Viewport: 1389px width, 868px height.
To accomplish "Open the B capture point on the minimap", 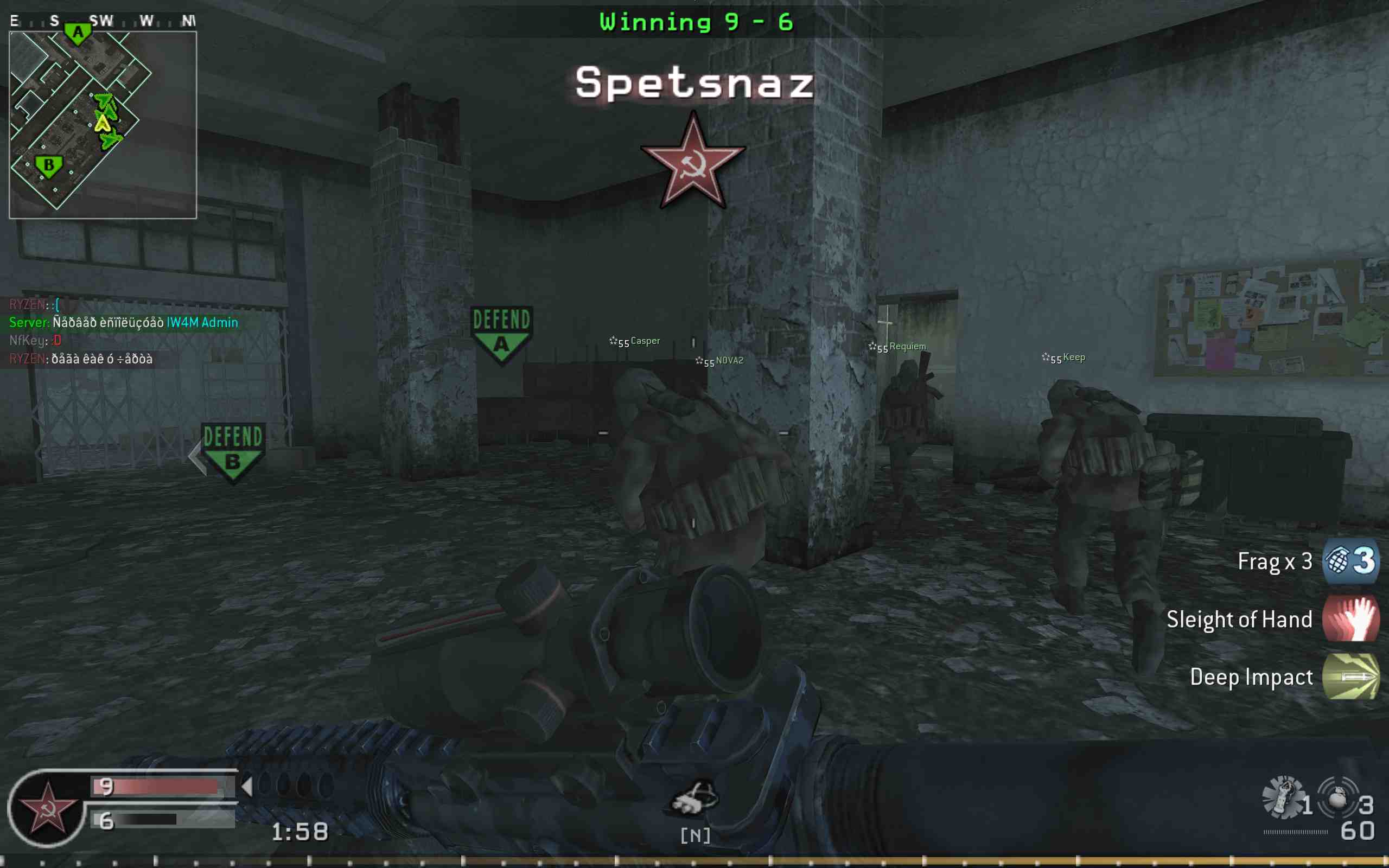I will point(48,166).
